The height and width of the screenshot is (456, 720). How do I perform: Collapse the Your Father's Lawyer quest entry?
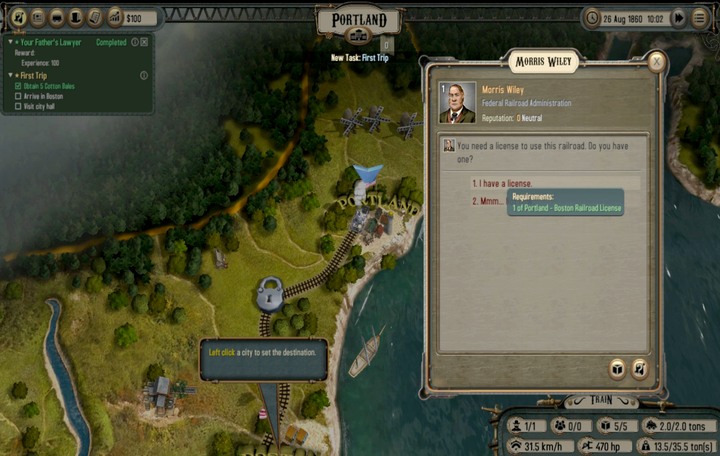click(10, 43)
